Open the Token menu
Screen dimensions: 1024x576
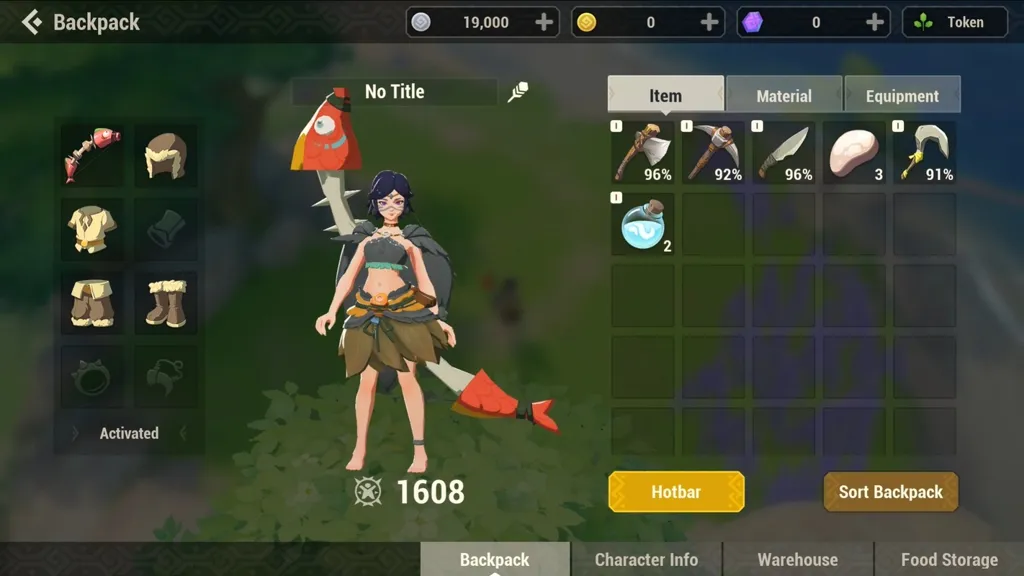click(x=954, y=22)
